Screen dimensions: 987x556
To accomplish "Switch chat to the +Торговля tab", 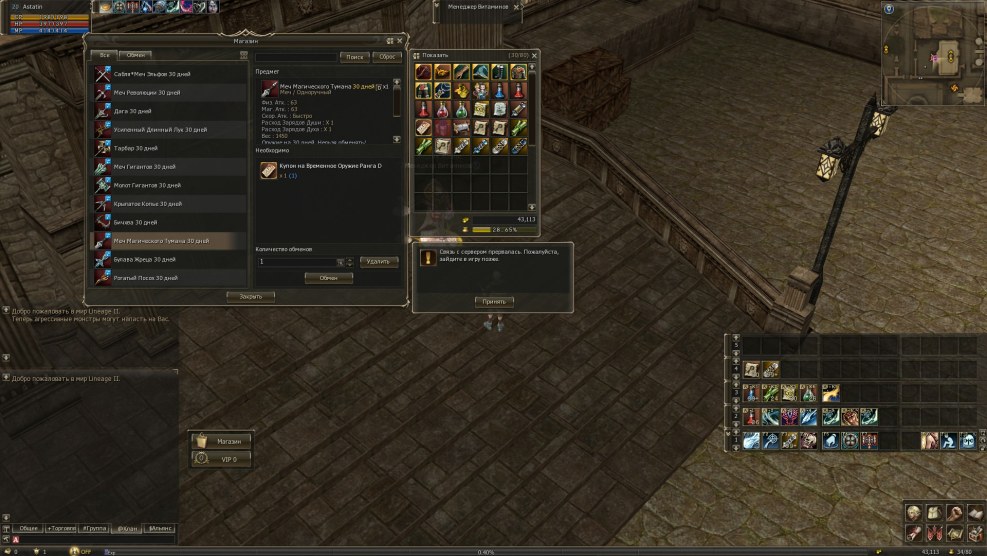I will 62,527.
